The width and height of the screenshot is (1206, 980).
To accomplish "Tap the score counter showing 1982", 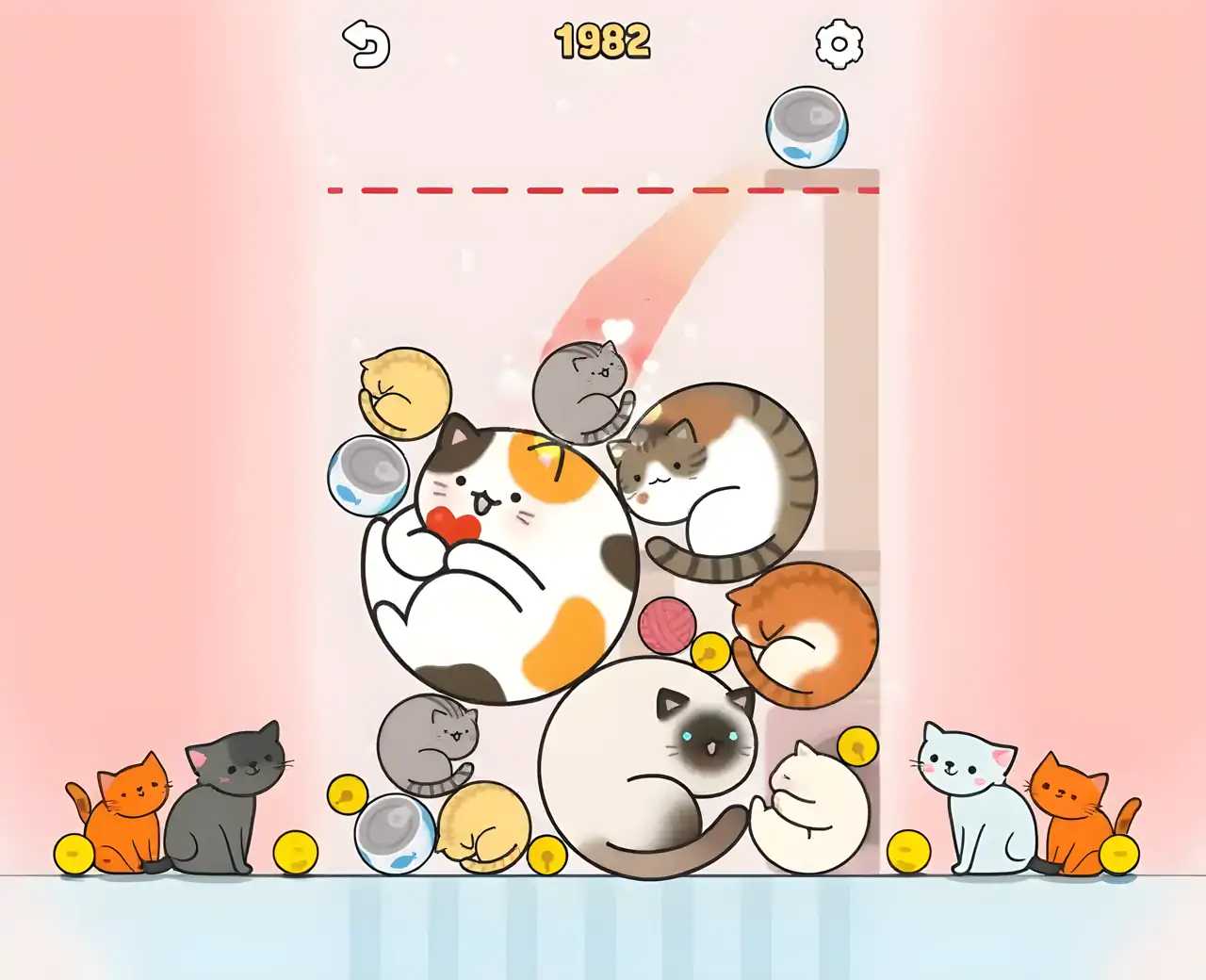I will coord(602,41).
